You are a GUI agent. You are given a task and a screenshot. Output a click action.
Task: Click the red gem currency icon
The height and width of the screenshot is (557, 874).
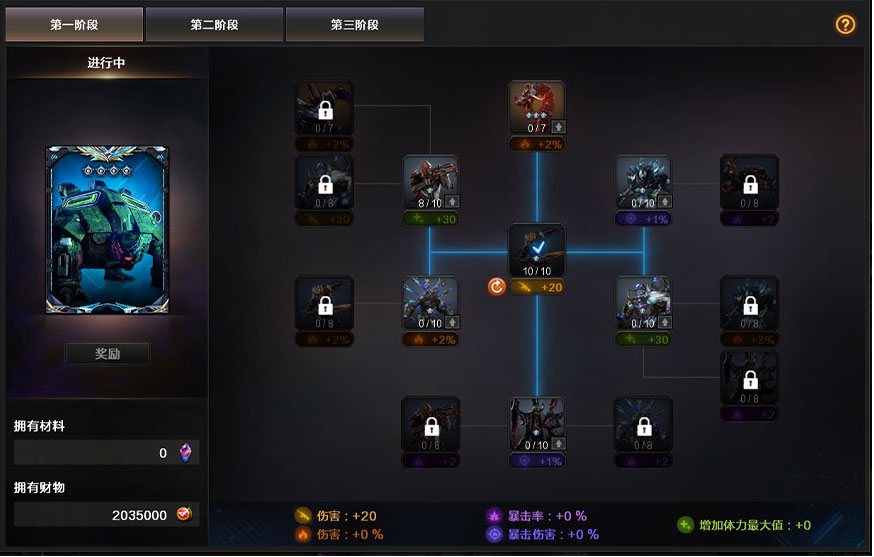click(183, 514)
